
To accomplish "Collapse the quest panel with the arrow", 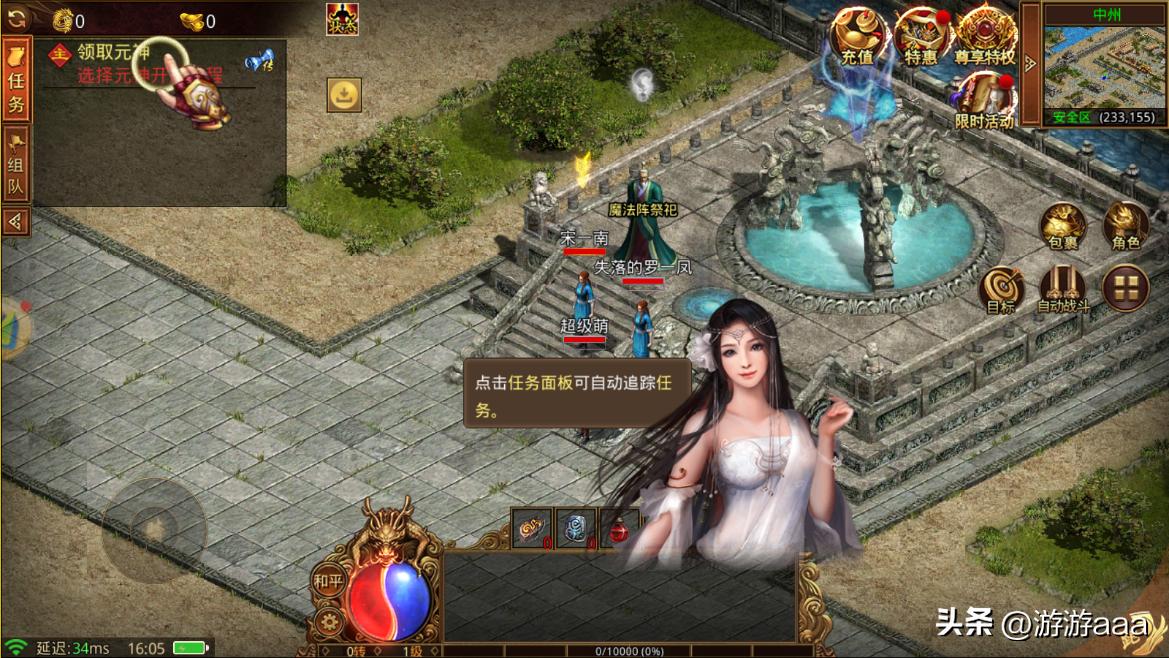I will coord(16,221).
